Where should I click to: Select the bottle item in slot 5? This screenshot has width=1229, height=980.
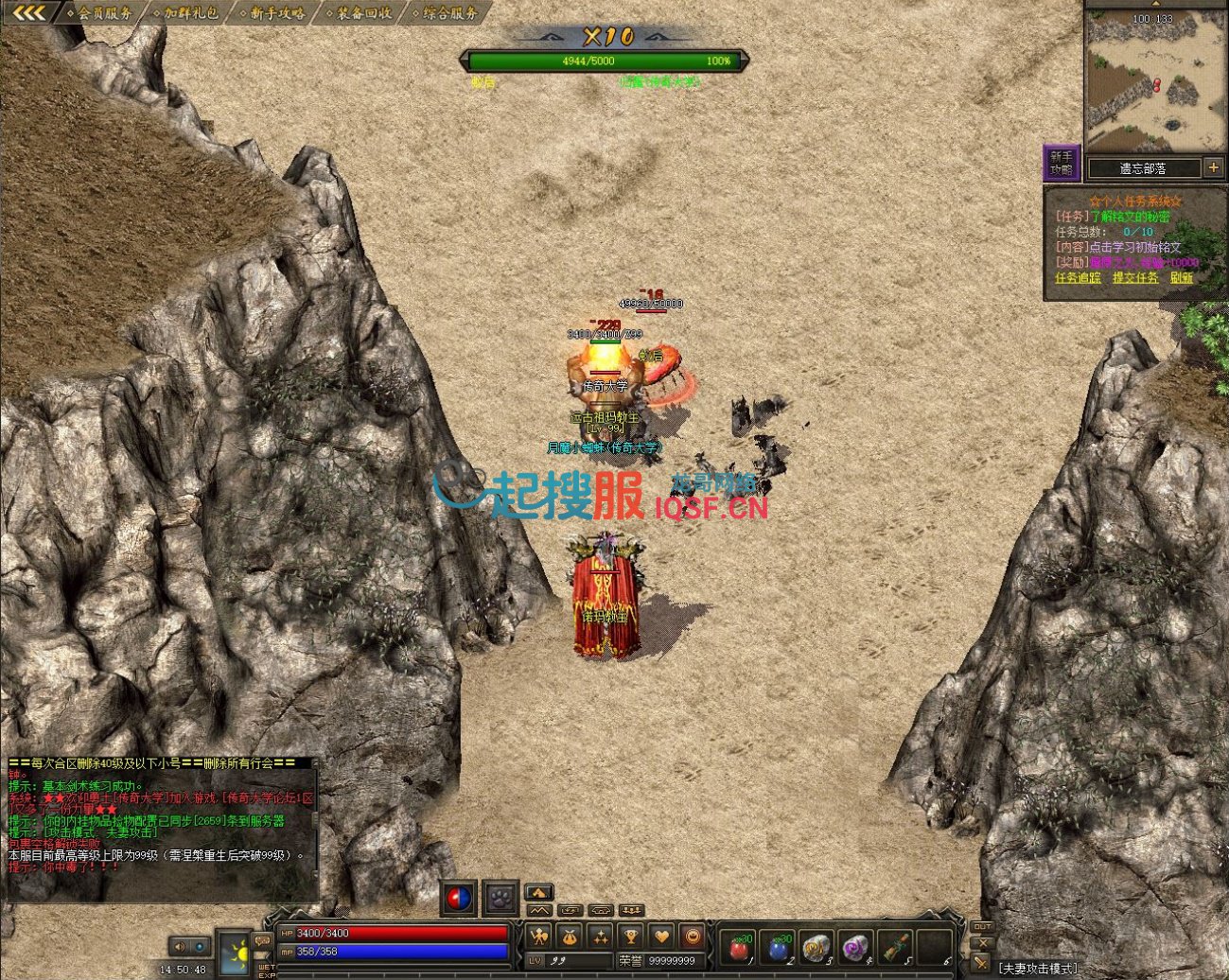point(894,947)
